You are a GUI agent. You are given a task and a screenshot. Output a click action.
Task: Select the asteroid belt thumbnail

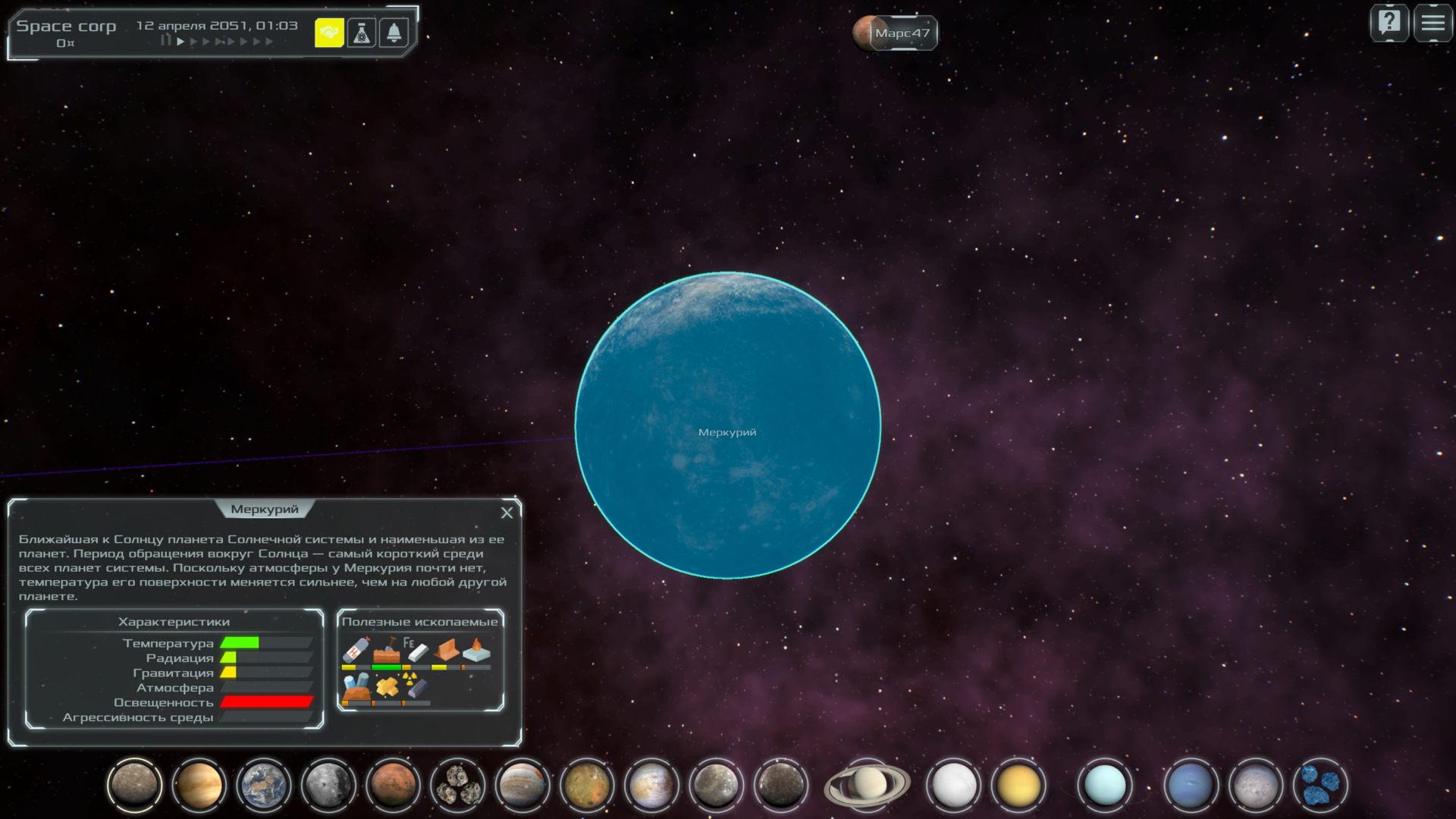[457, 784]
